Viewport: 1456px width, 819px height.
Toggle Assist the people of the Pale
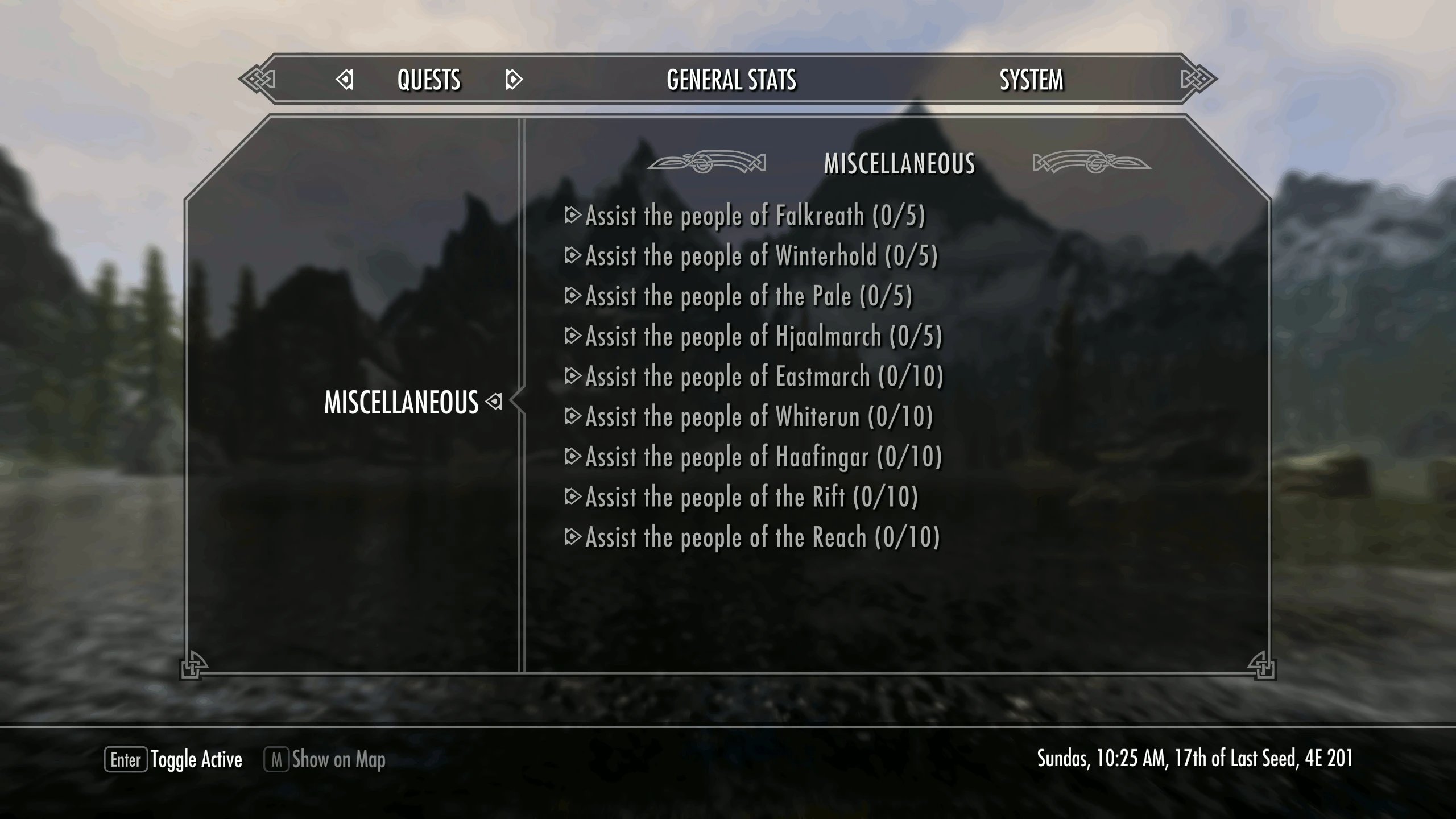[x=748, y=296]
